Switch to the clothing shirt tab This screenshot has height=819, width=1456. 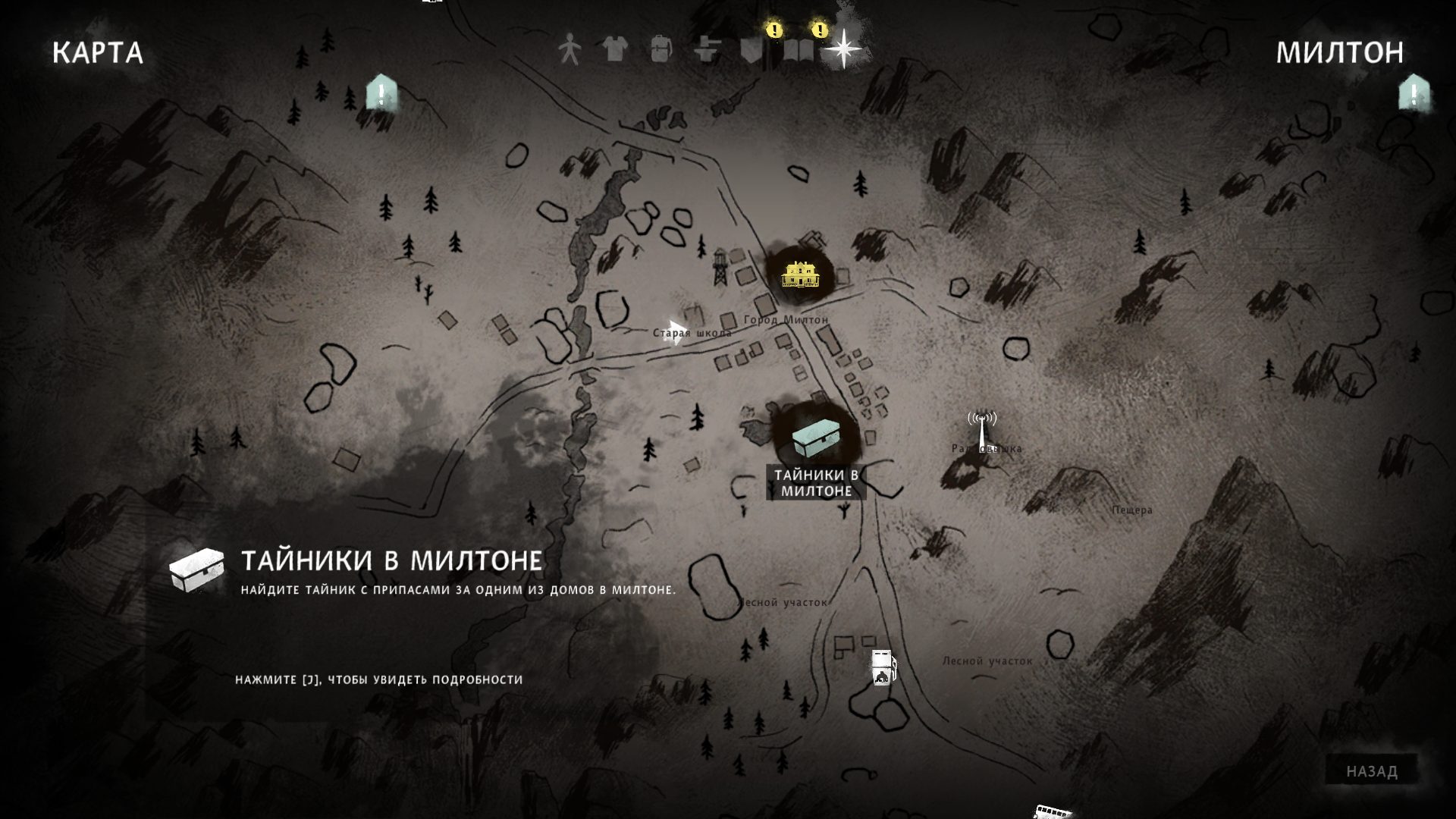[x=615, y=50]
